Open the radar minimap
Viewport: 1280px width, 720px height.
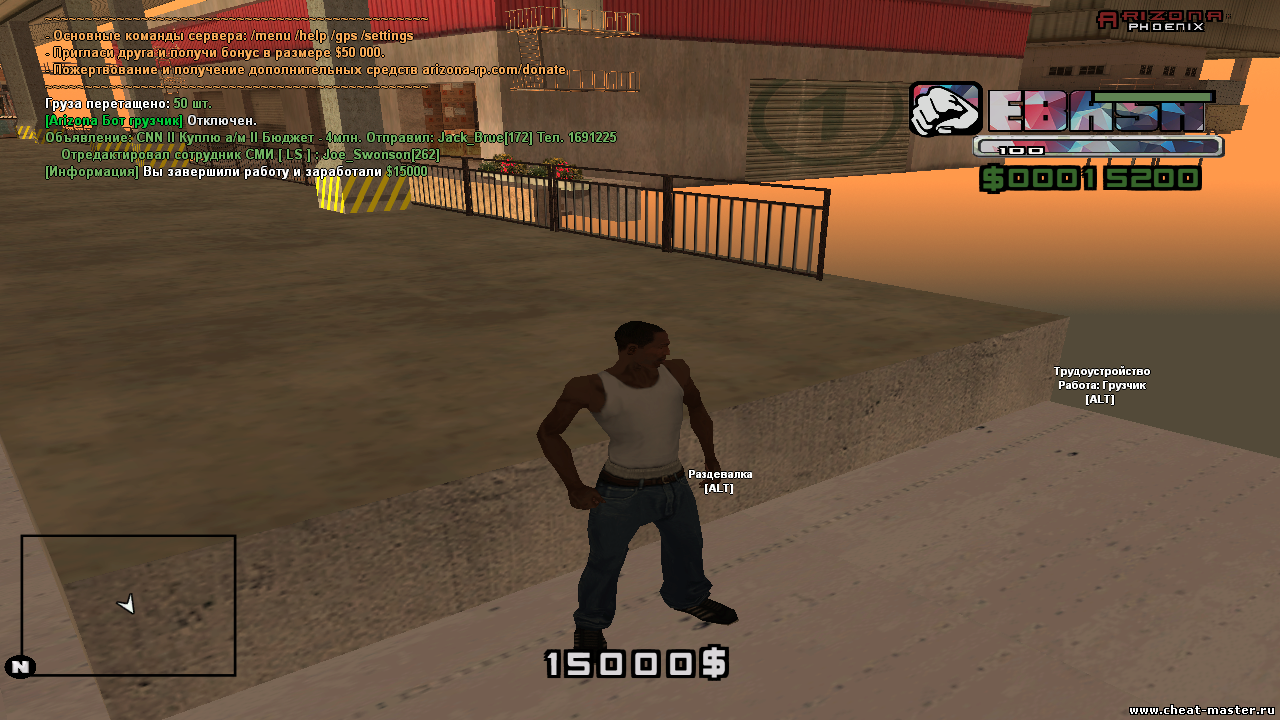(128, 605)
